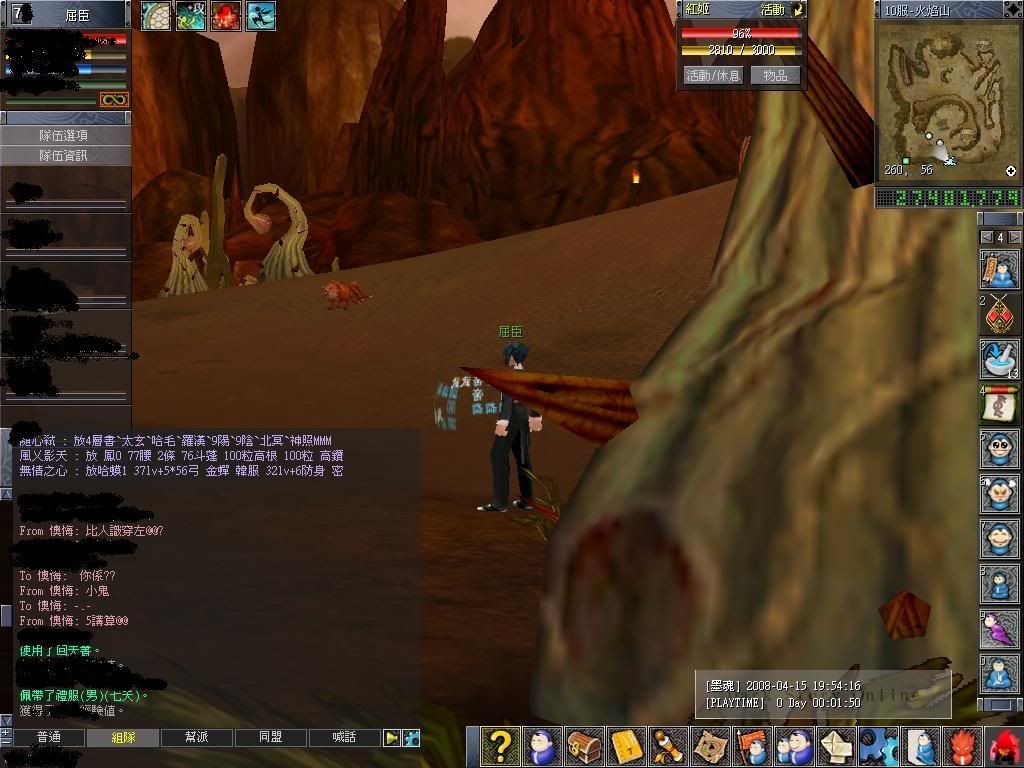This screenshot has width=1024, height=768.
Task: Click the pet's 活動/休息 button
Action: [x=713, y=76]
